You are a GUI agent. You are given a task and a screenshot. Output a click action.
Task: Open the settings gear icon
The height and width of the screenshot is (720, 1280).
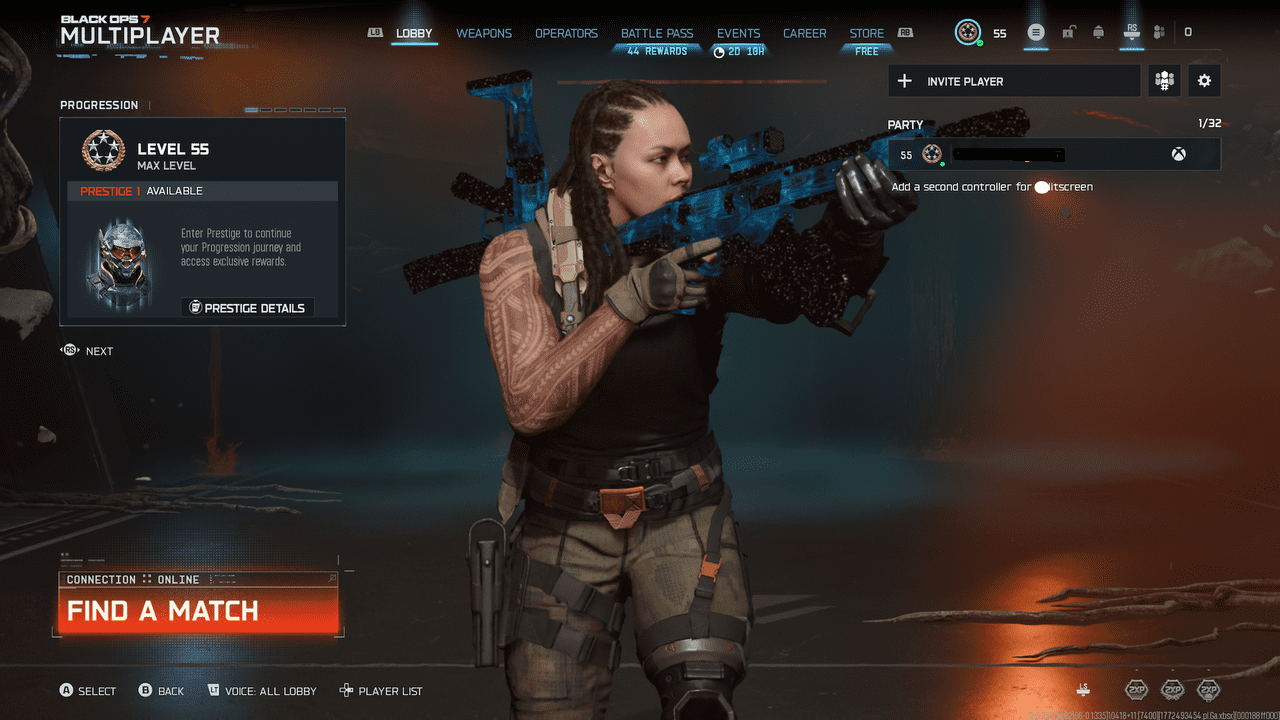coord(1204,81)
